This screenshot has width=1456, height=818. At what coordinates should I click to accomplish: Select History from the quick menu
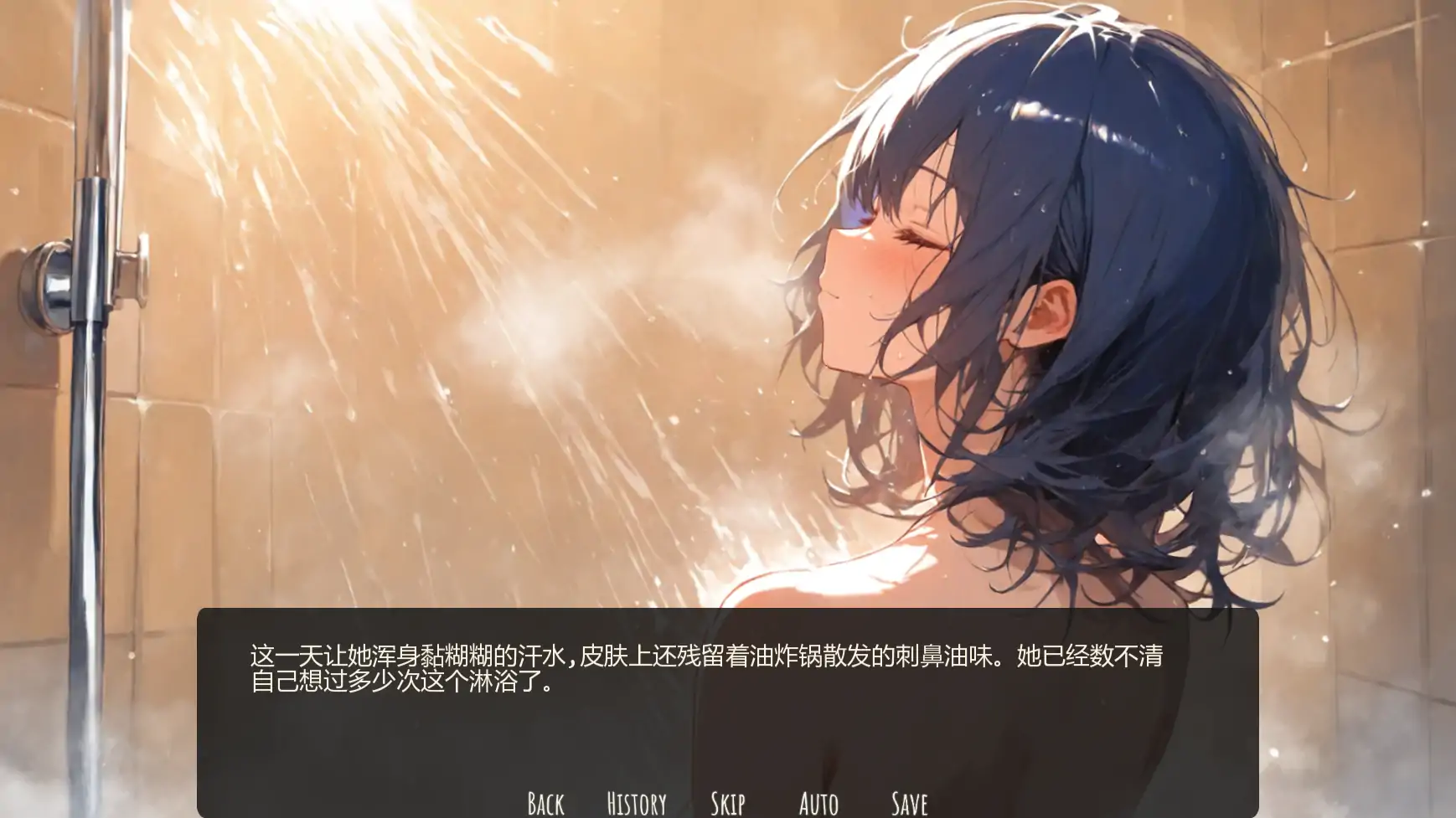point(635,804)
